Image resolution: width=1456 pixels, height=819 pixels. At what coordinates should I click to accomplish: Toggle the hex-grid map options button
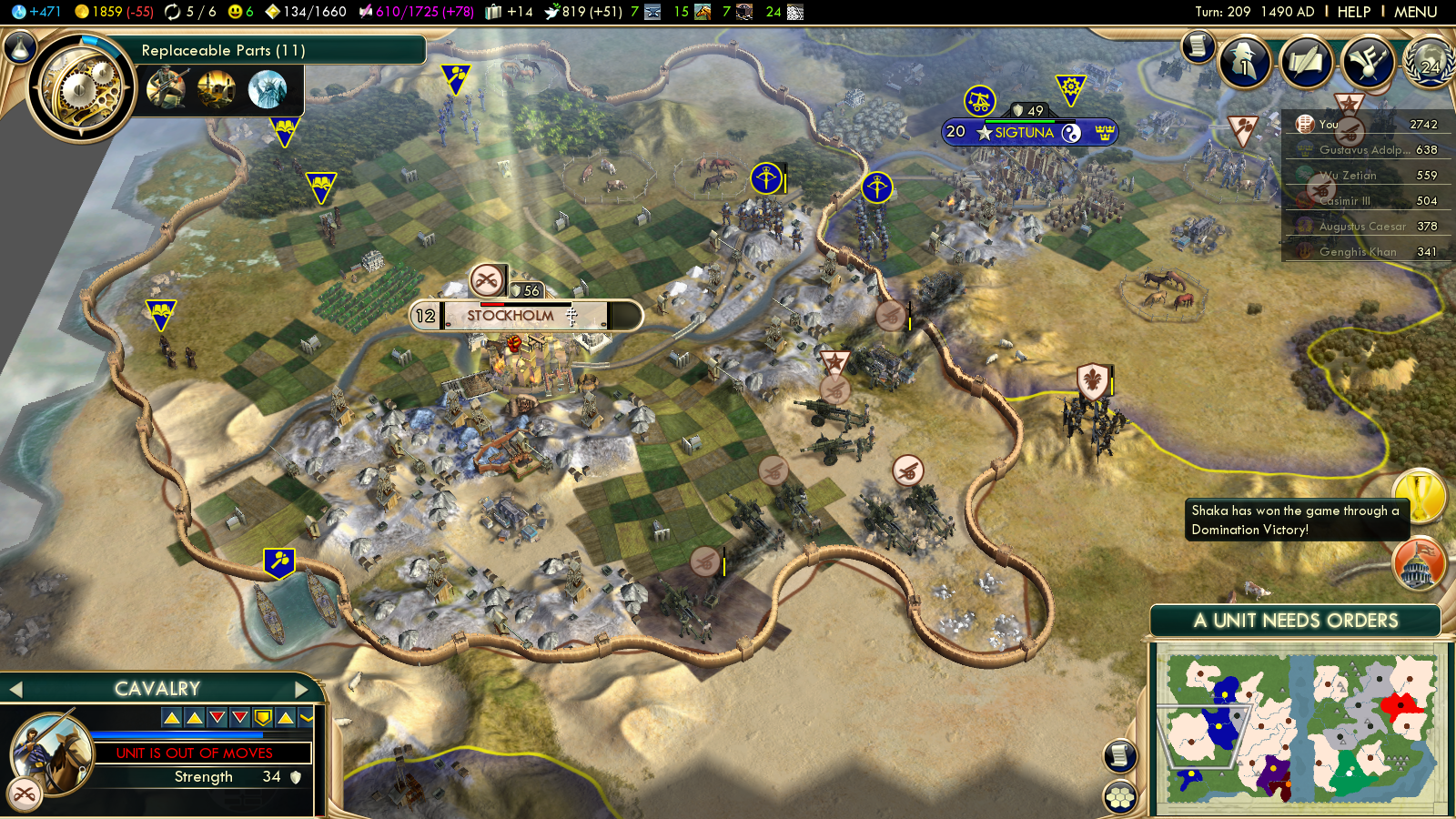[x=1120, y=797]
